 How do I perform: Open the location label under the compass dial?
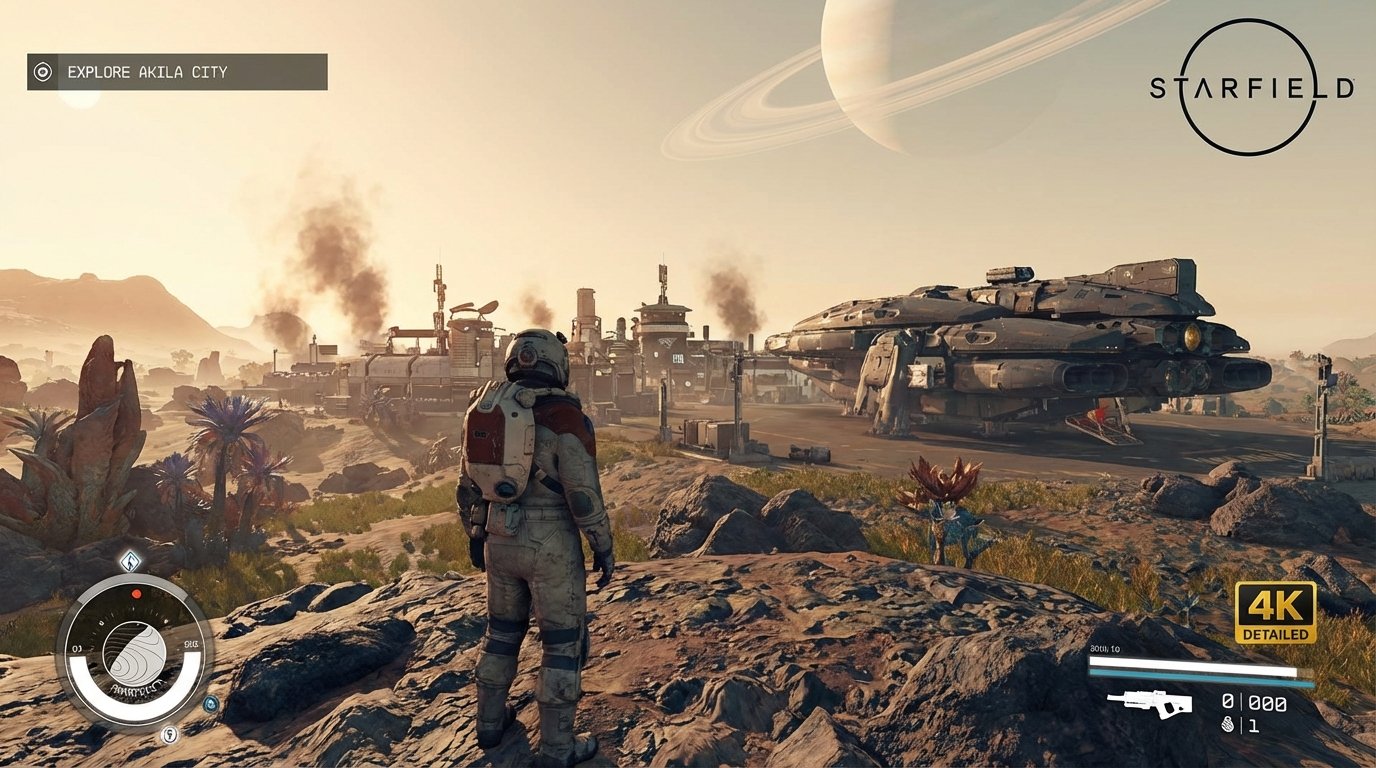(x=137, y=688)
